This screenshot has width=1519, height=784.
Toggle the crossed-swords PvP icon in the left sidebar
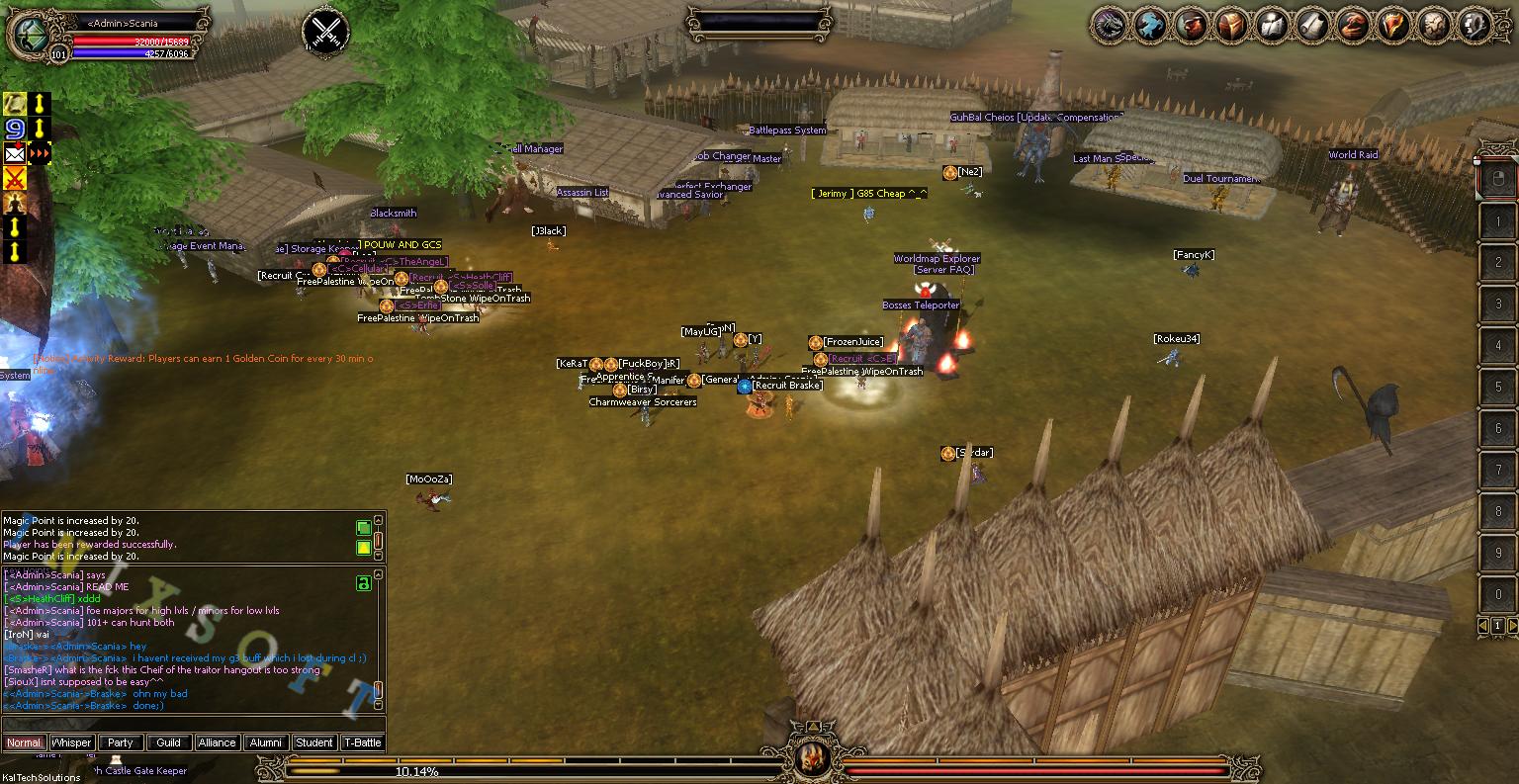(x=14, y=178)
